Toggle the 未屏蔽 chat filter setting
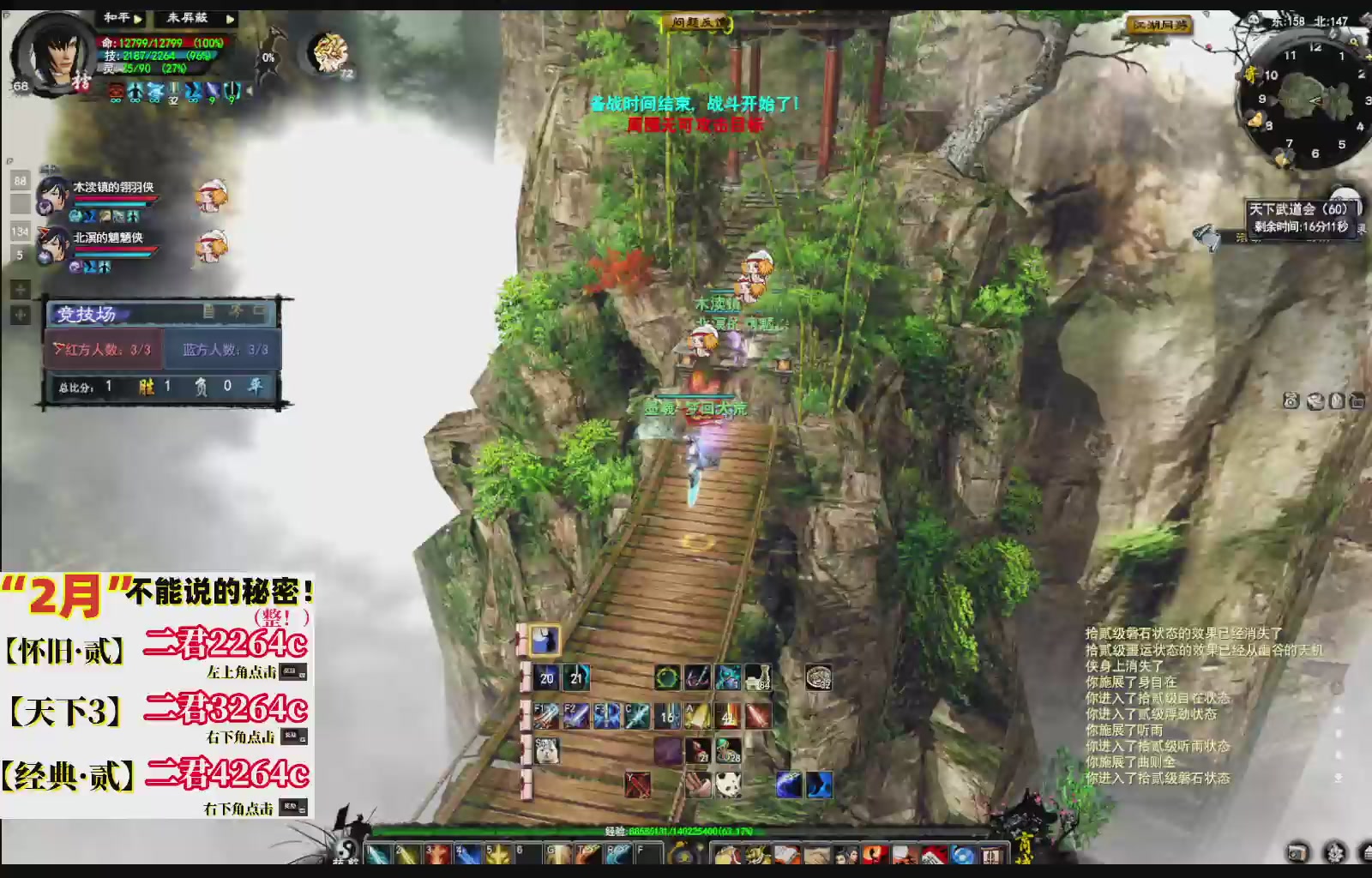 187,18
